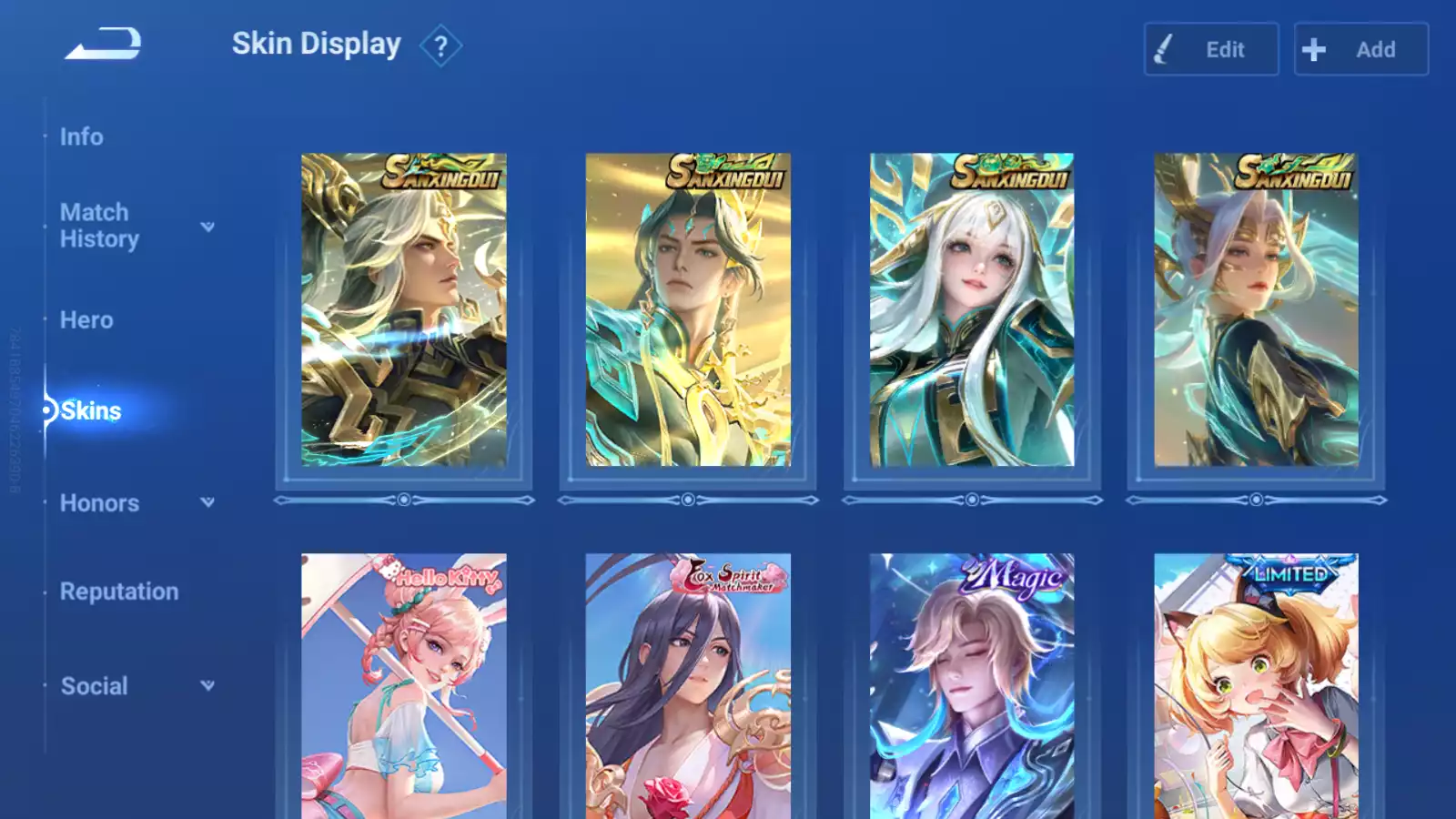Click the Edit button

tap(1210, 49)
